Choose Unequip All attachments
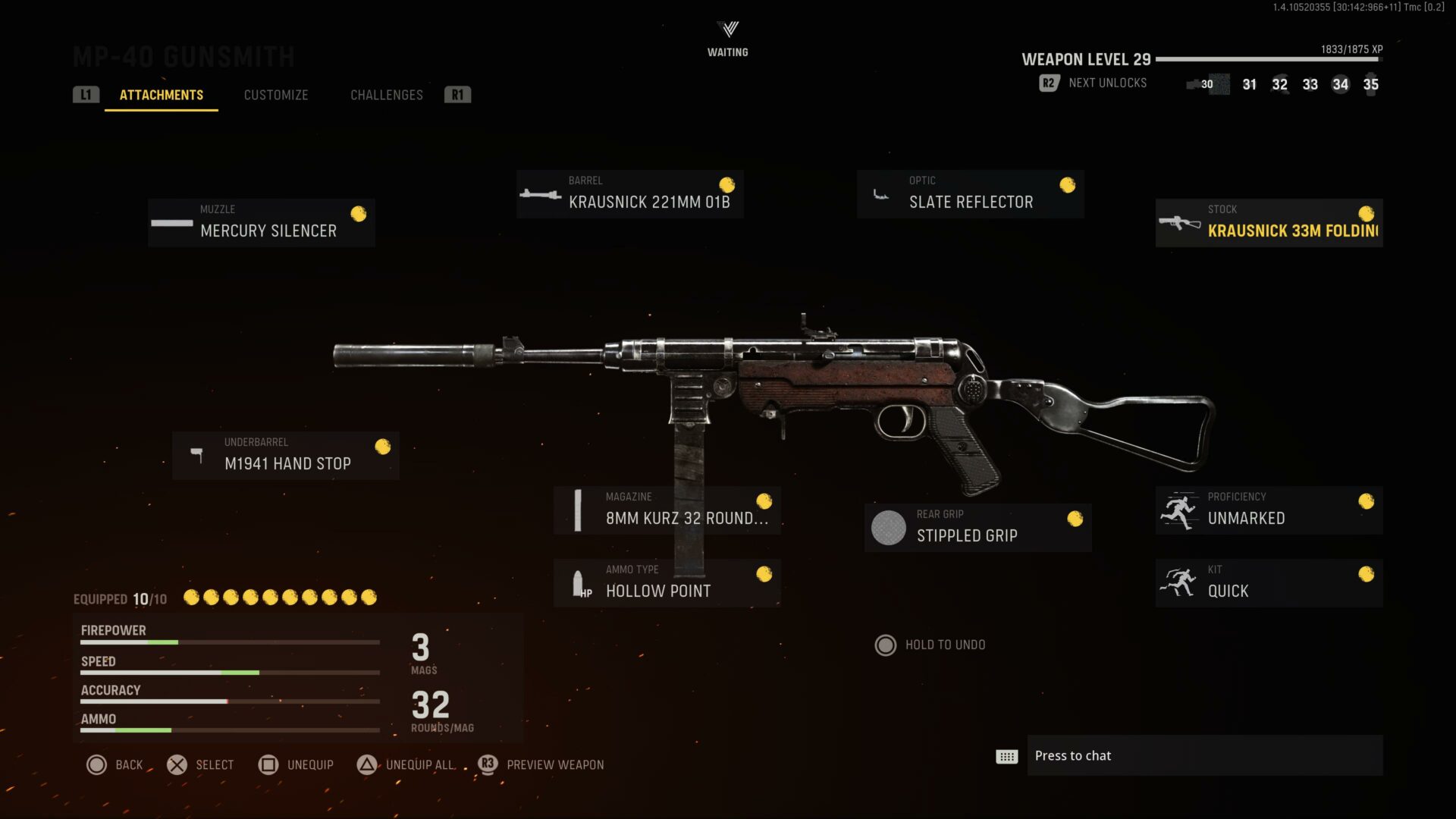Screen dimensions: 1456x819 pyautogui.click(x=406, y=764)
